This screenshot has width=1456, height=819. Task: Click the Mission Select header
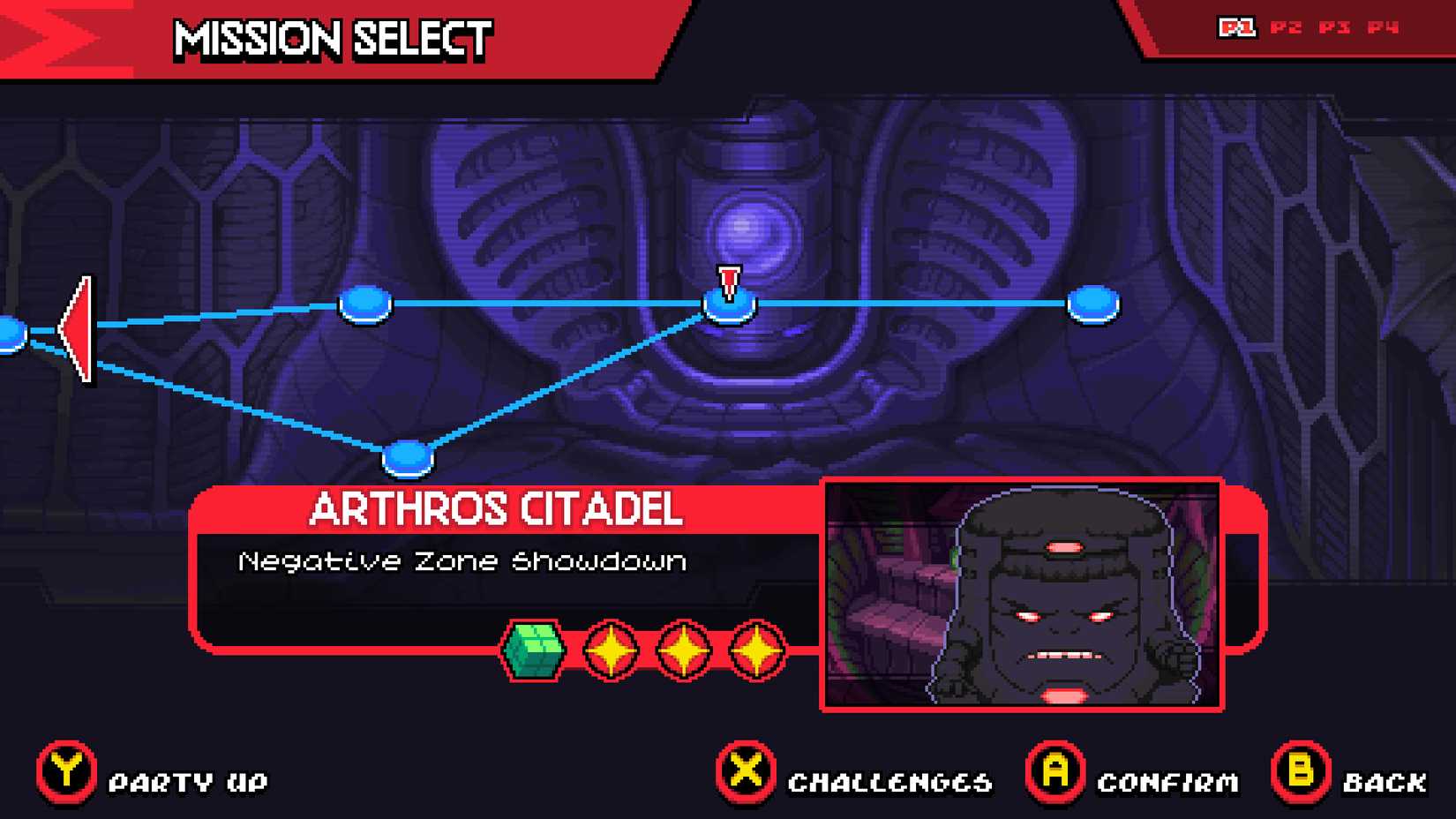coord(331,39)
